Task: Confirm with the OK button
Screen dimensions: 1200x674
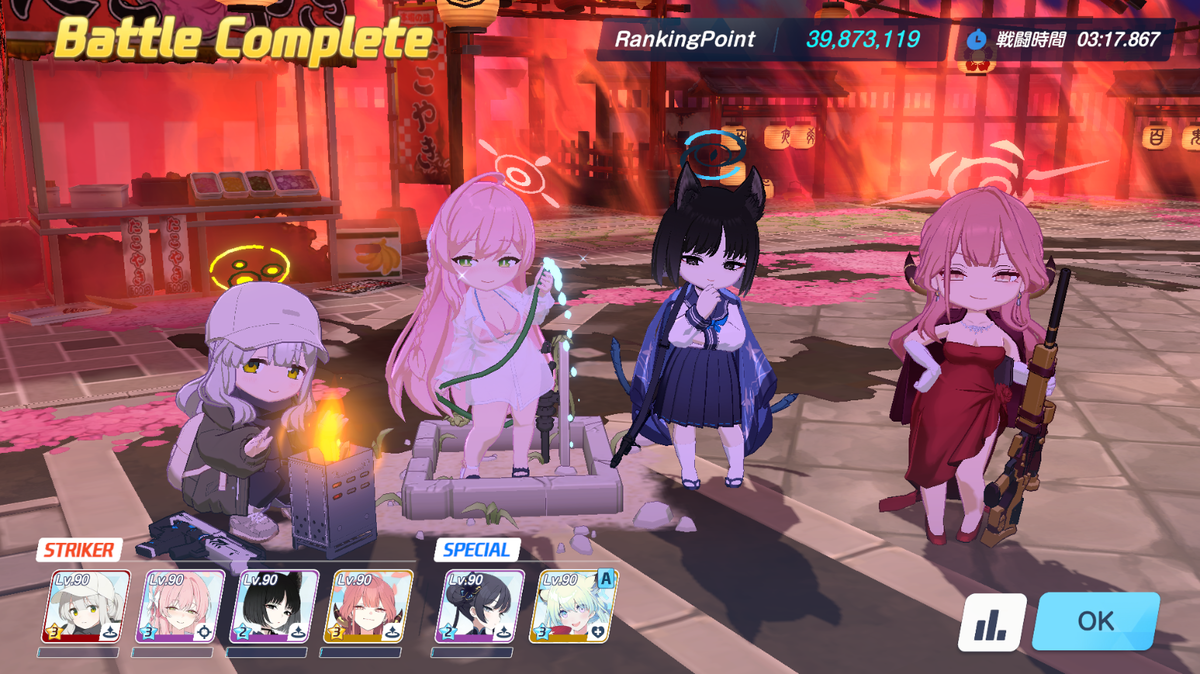Action: pyautogui.click(x=1095, y=621)
